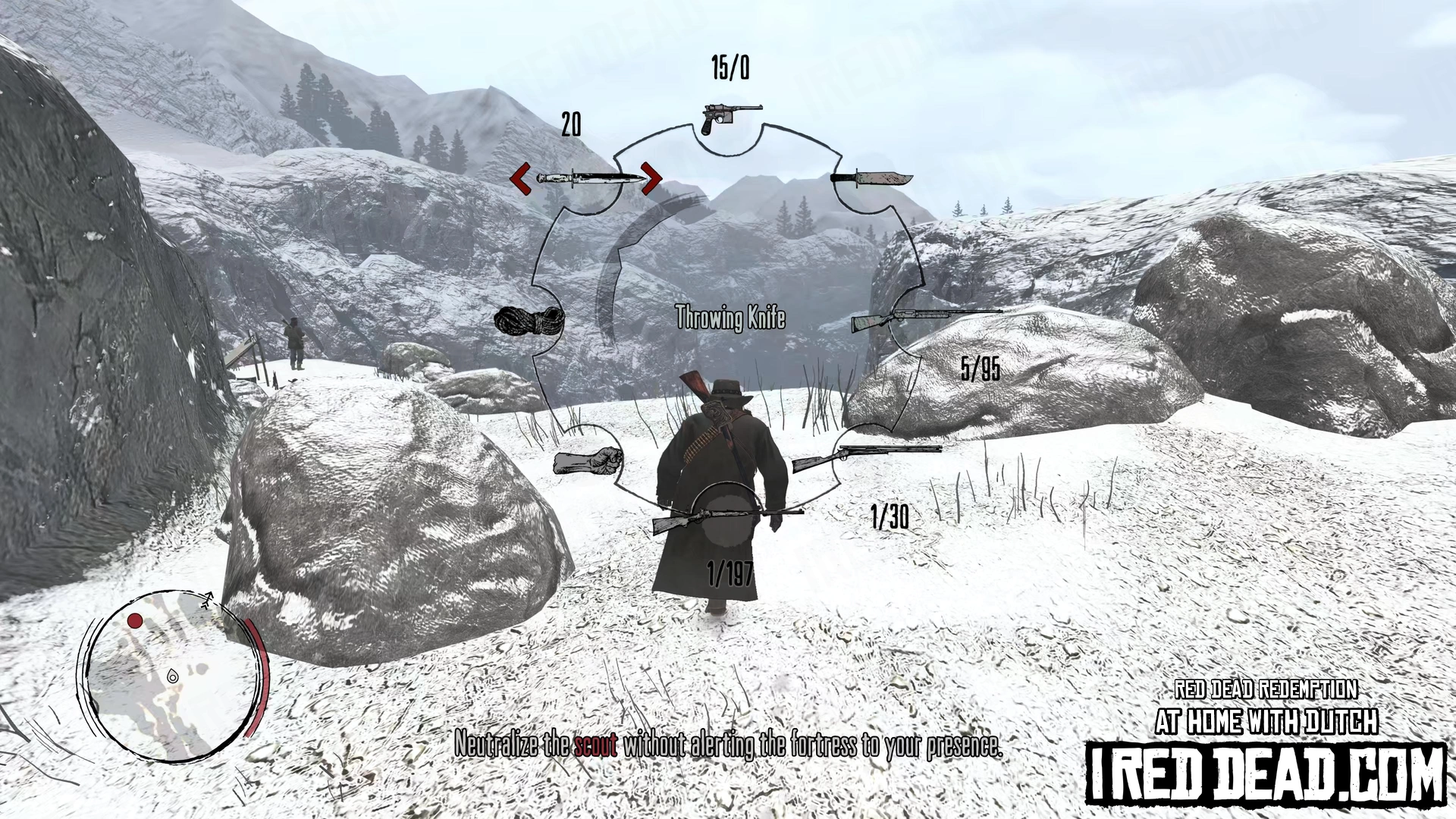Open the circular minimap

171,676
